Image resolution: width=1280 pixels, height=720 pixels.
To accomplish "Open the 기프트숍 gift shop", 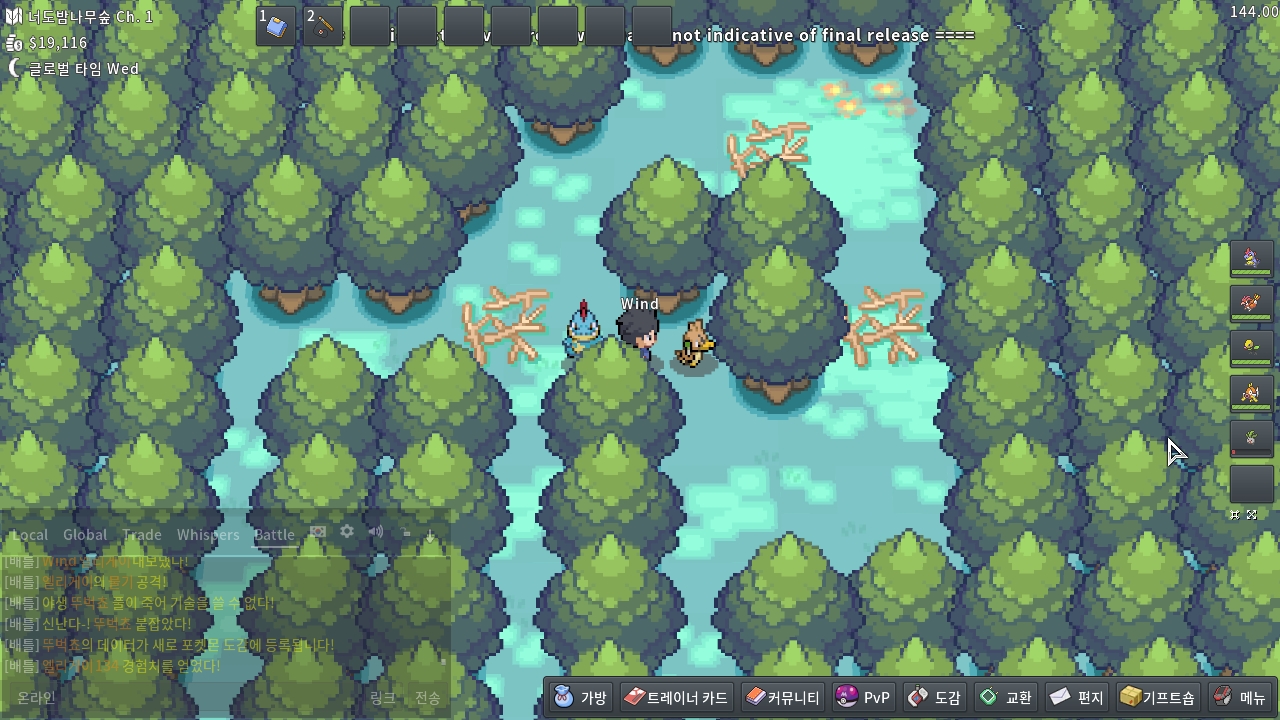I will click(1157, 697).
